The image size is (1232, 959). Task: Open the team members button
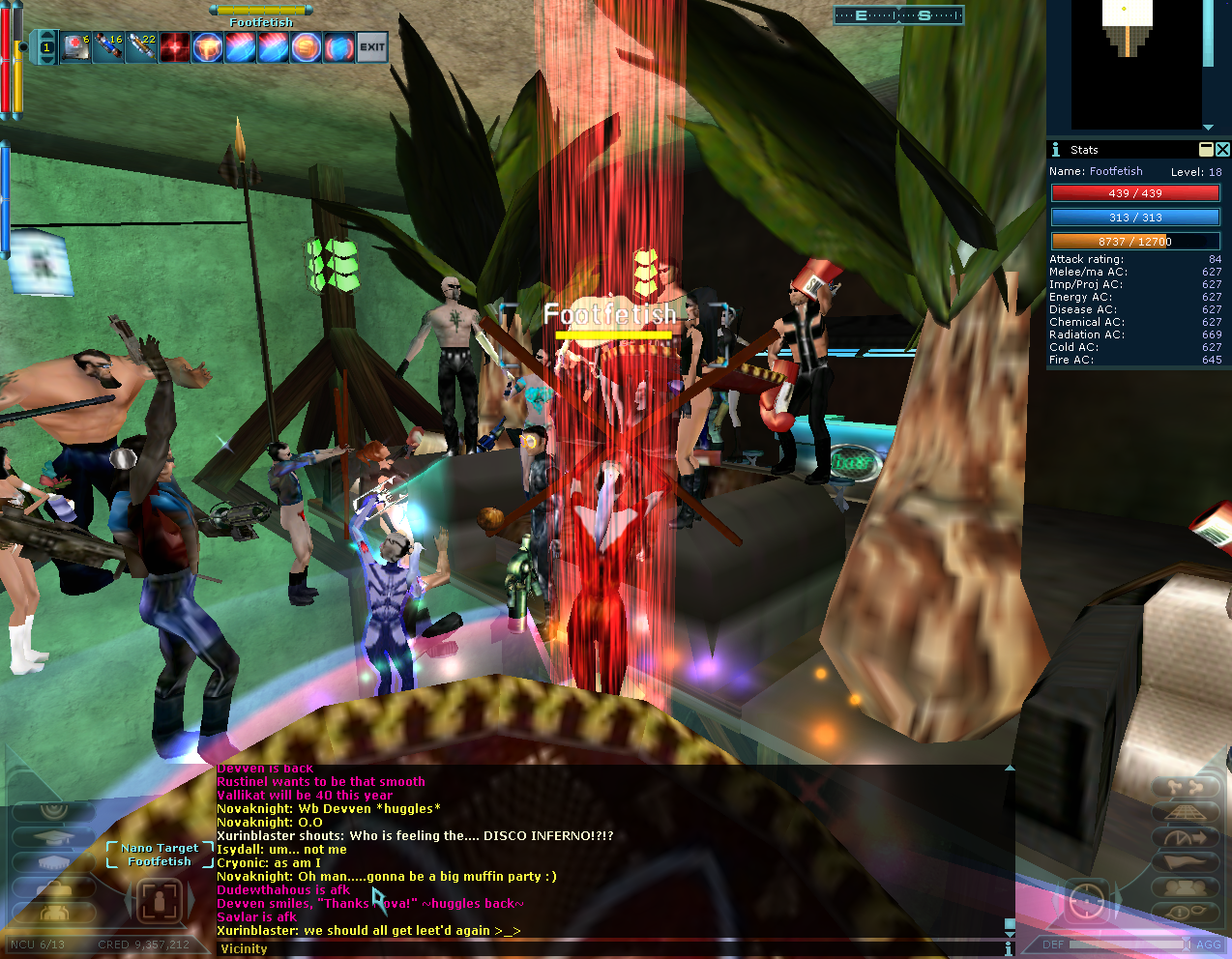pos(1184,887)
